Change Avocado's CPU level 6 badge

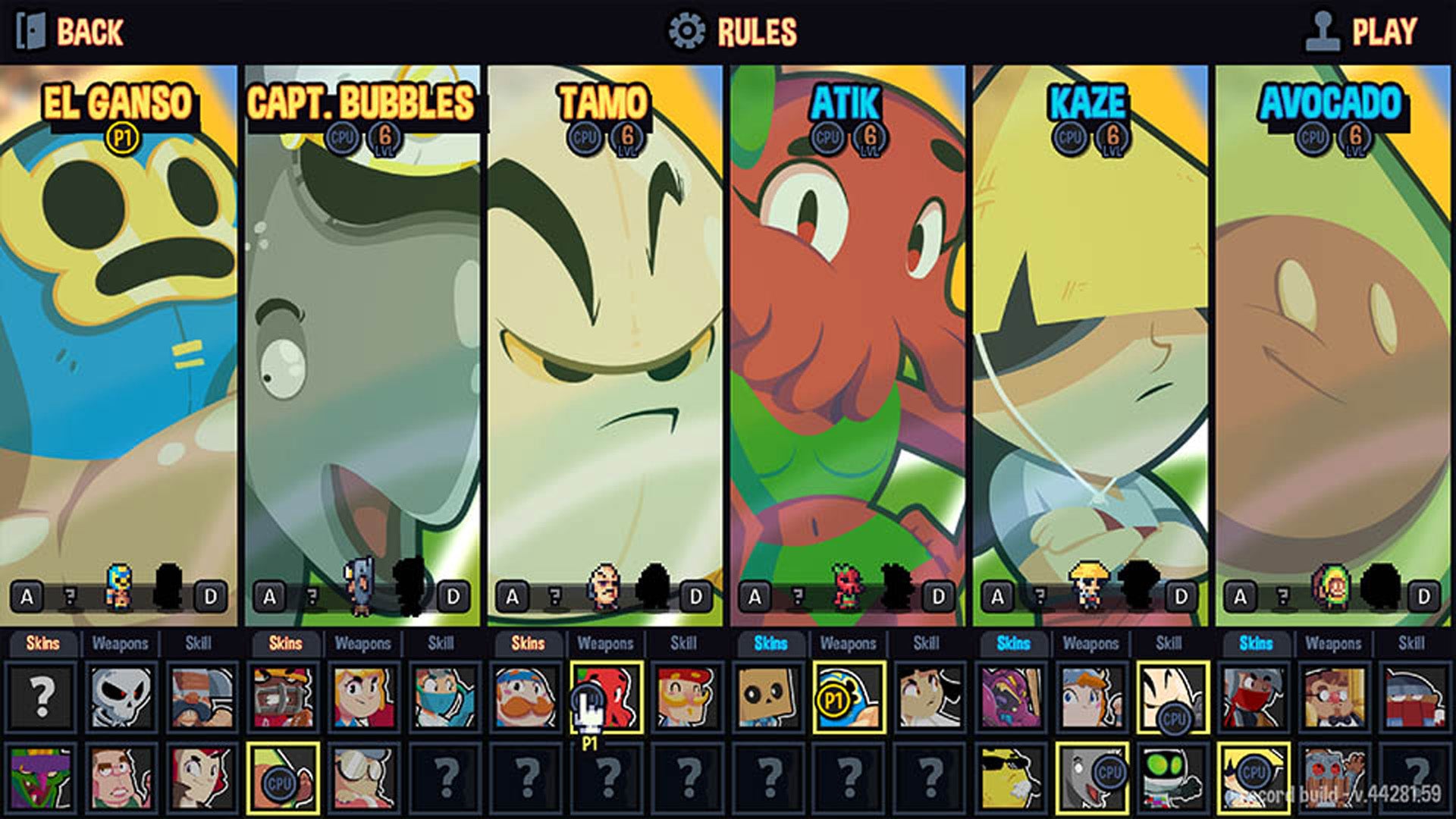1355,138
